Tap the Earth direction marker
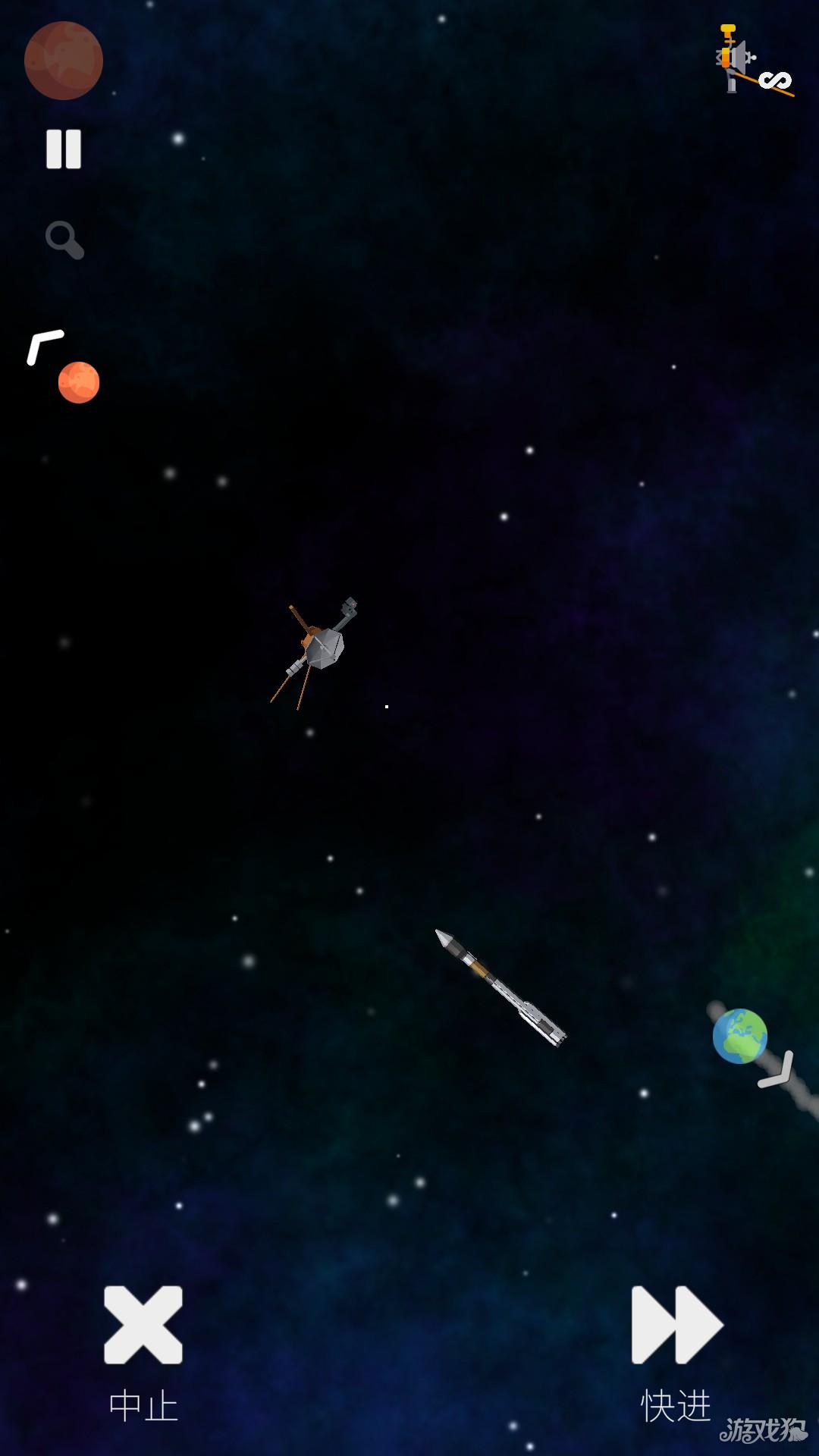 pyautogui.click(x=740, y=1036)
